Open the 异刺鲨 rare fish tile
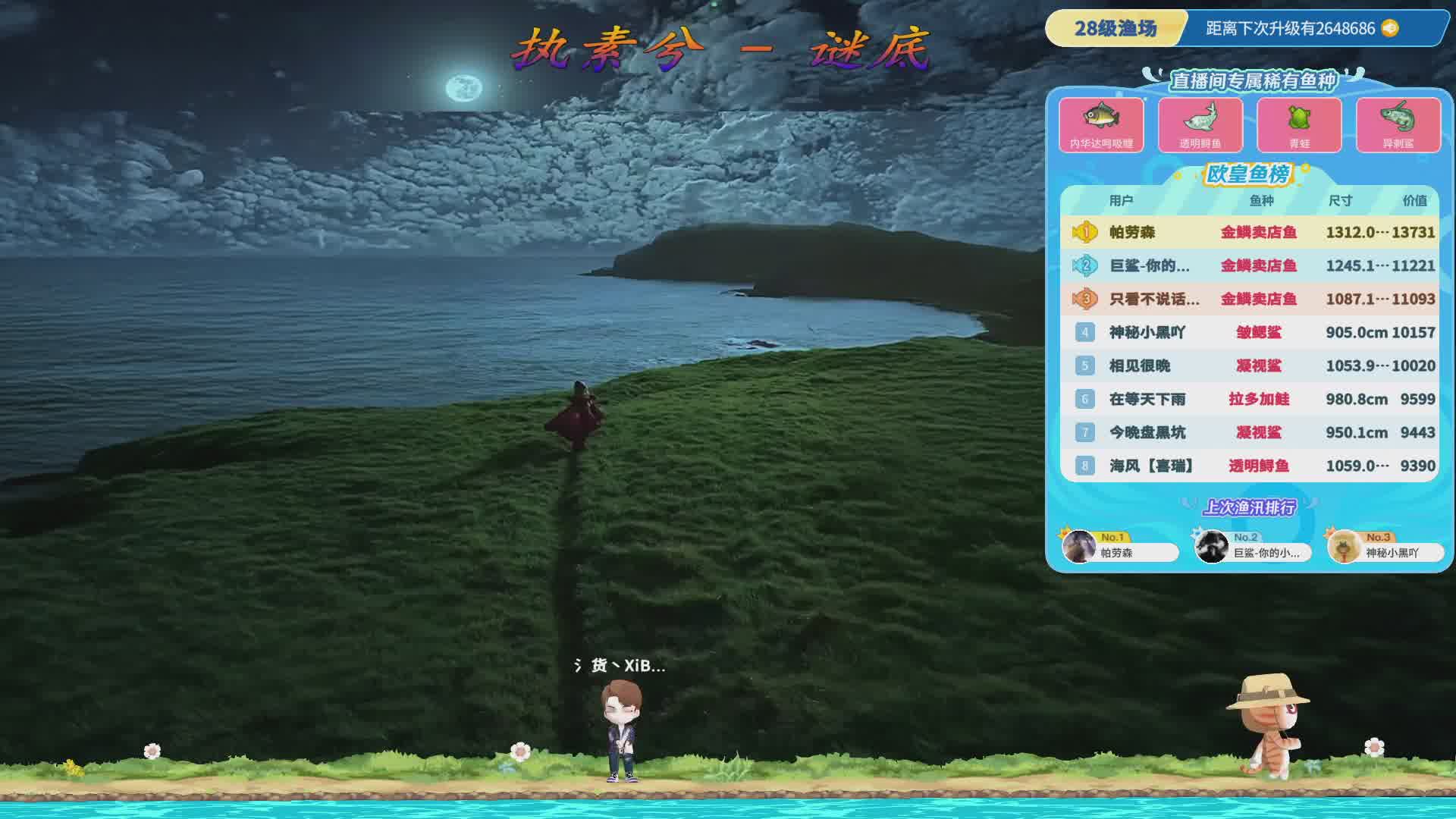 (x=1398, y=124)
